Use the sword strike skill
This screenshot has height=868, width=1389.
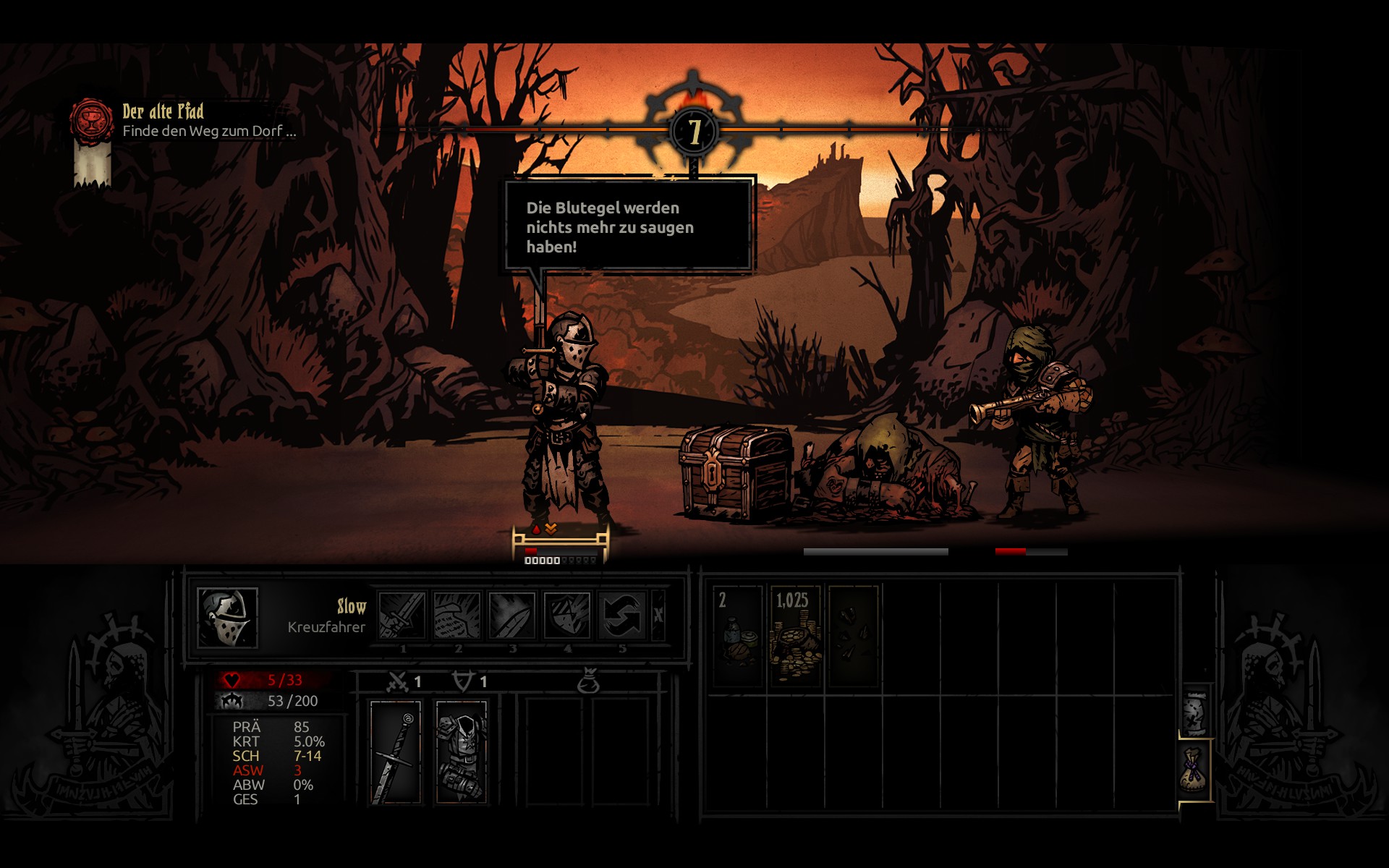[x=402, y=616]
